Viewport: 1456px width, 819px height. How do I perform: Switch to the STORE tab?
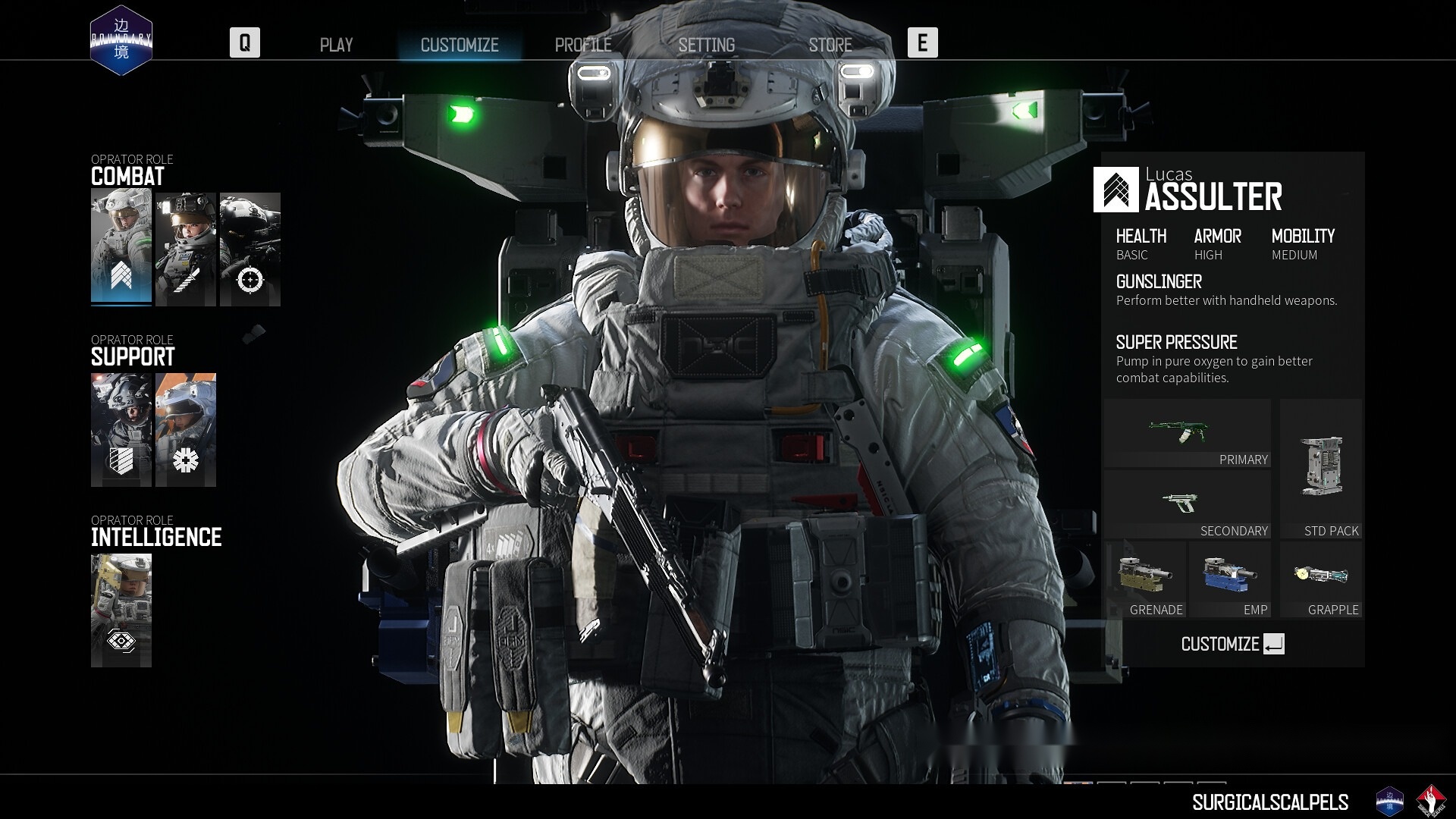[830, 45]
